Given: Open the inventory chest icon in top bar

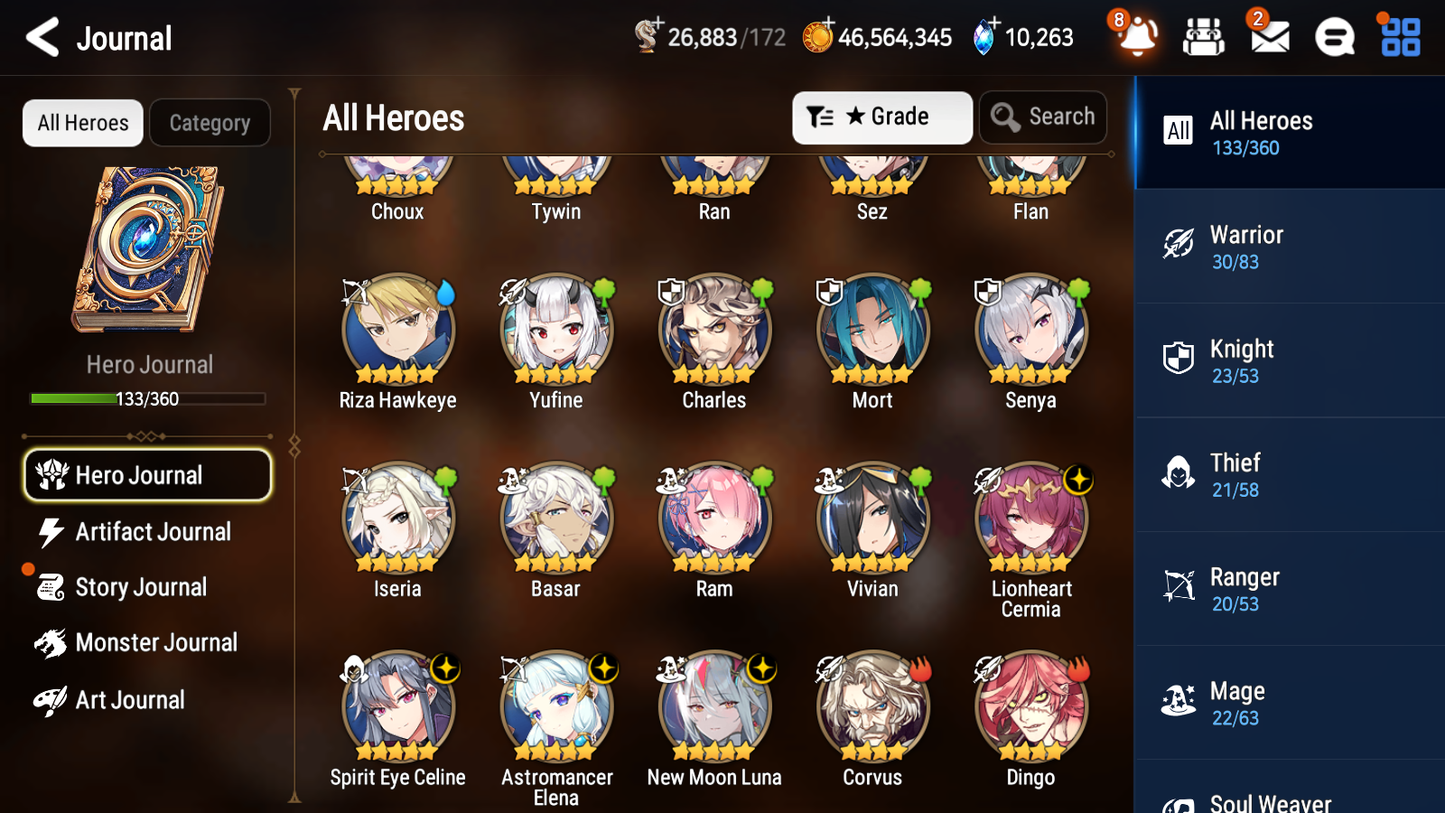Looking at the screenshot, I should tap(1203, 38).
